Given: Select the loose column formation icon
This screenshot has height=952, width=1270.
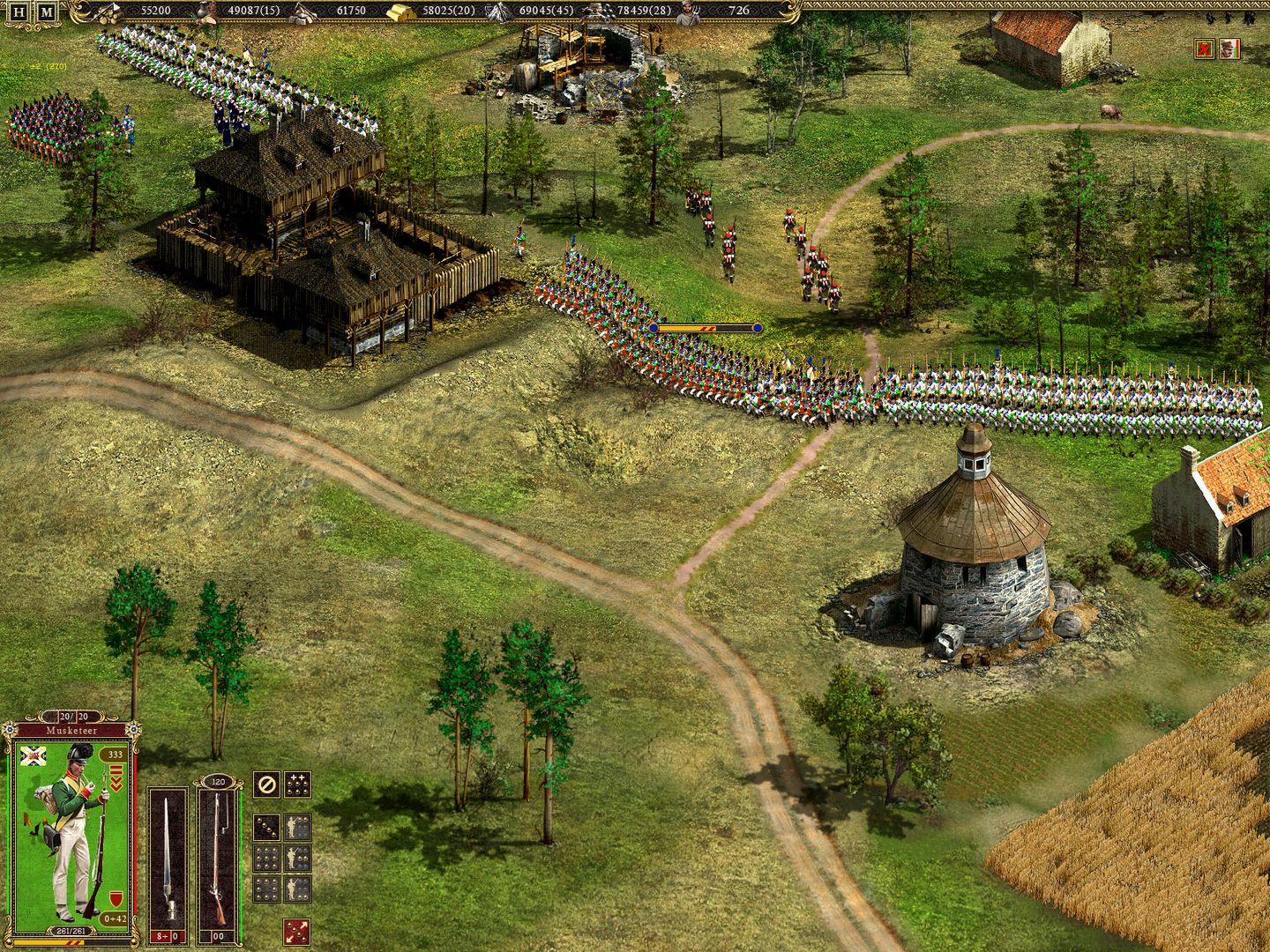Looking at the screenshot, I should point(265,827).
